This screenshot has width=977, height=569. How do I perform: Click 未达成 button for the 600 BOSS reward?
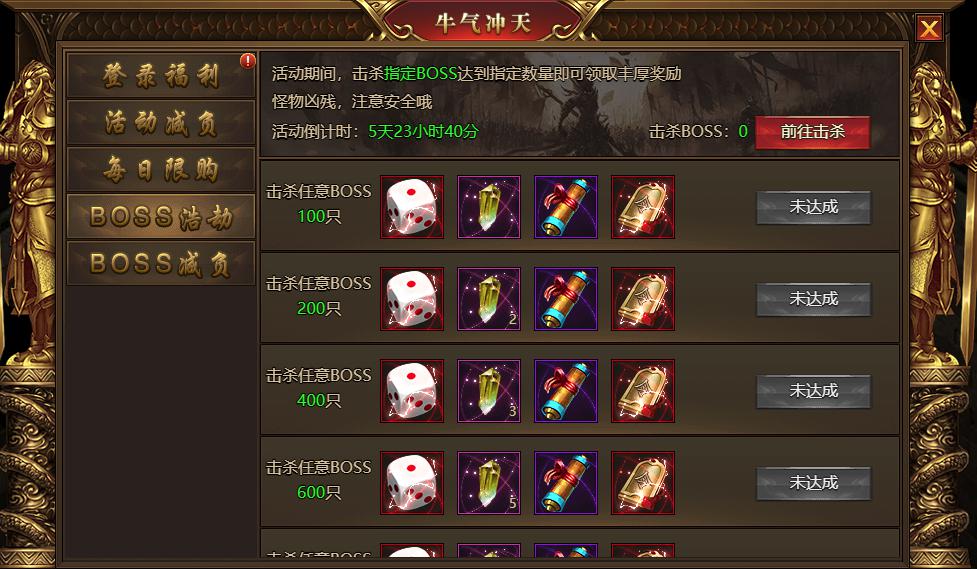pos(813,483)
